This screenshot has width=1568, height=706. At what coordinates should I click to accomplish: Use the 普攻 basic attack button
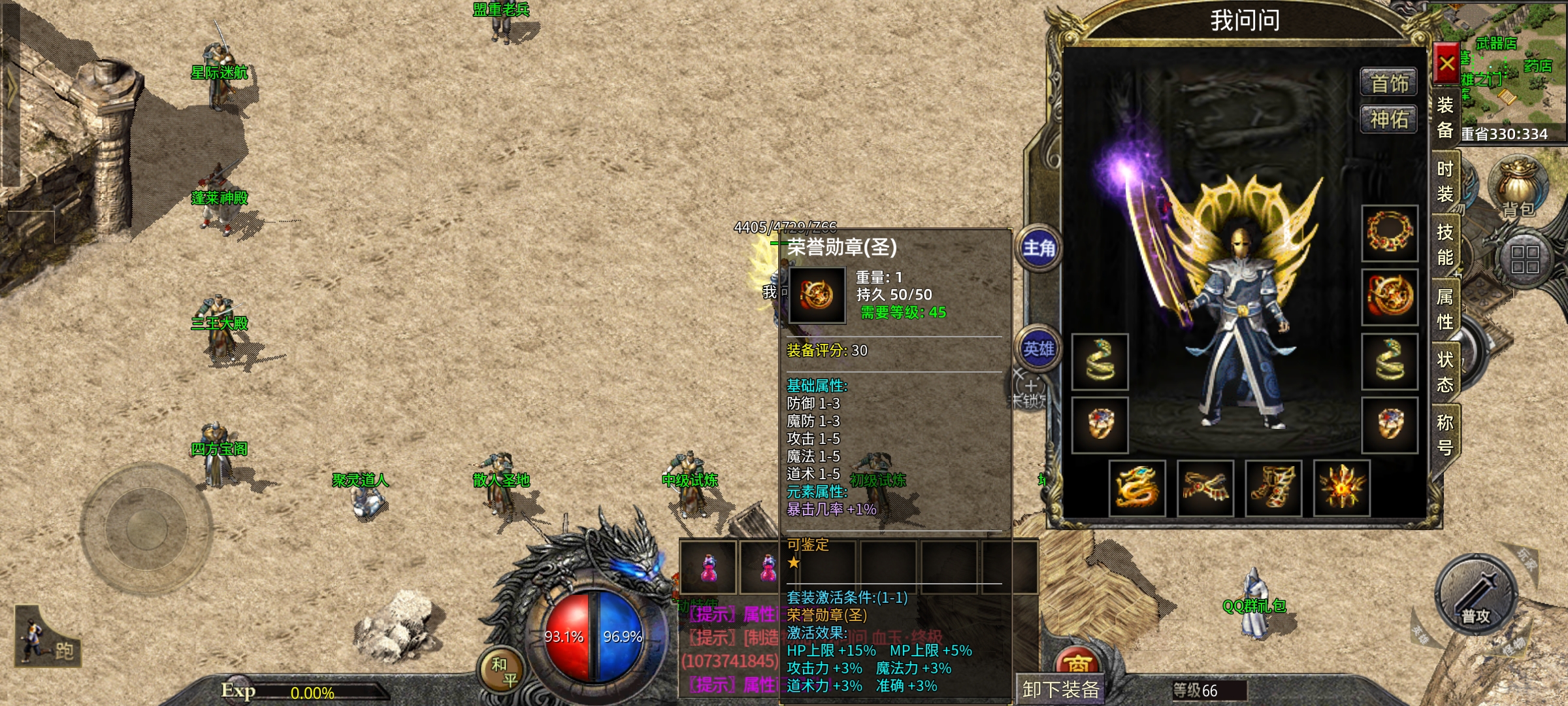pos(1476,596)
